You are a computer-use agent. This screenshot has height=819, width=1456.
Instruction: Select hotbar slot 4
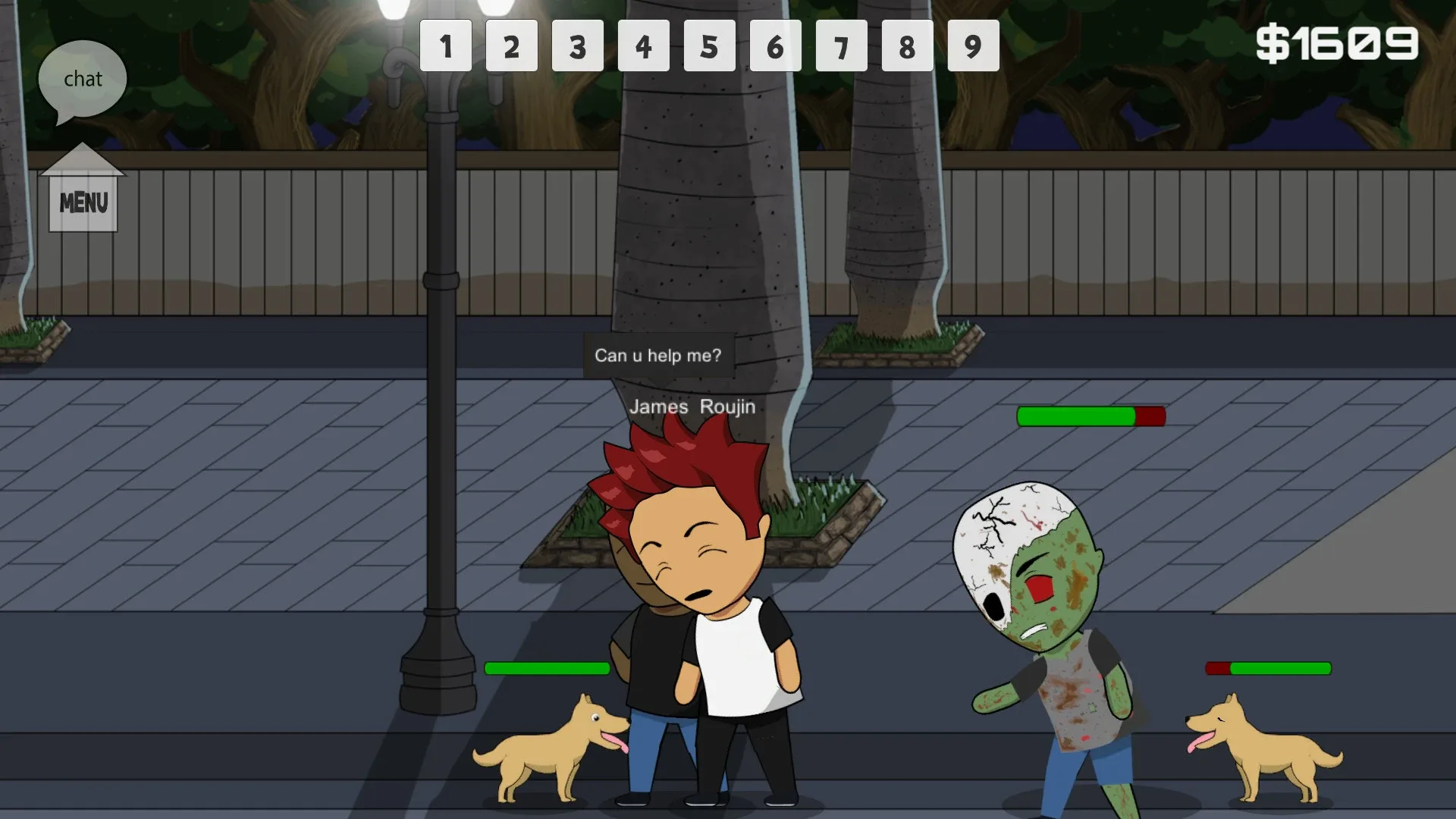click(644, 47)
